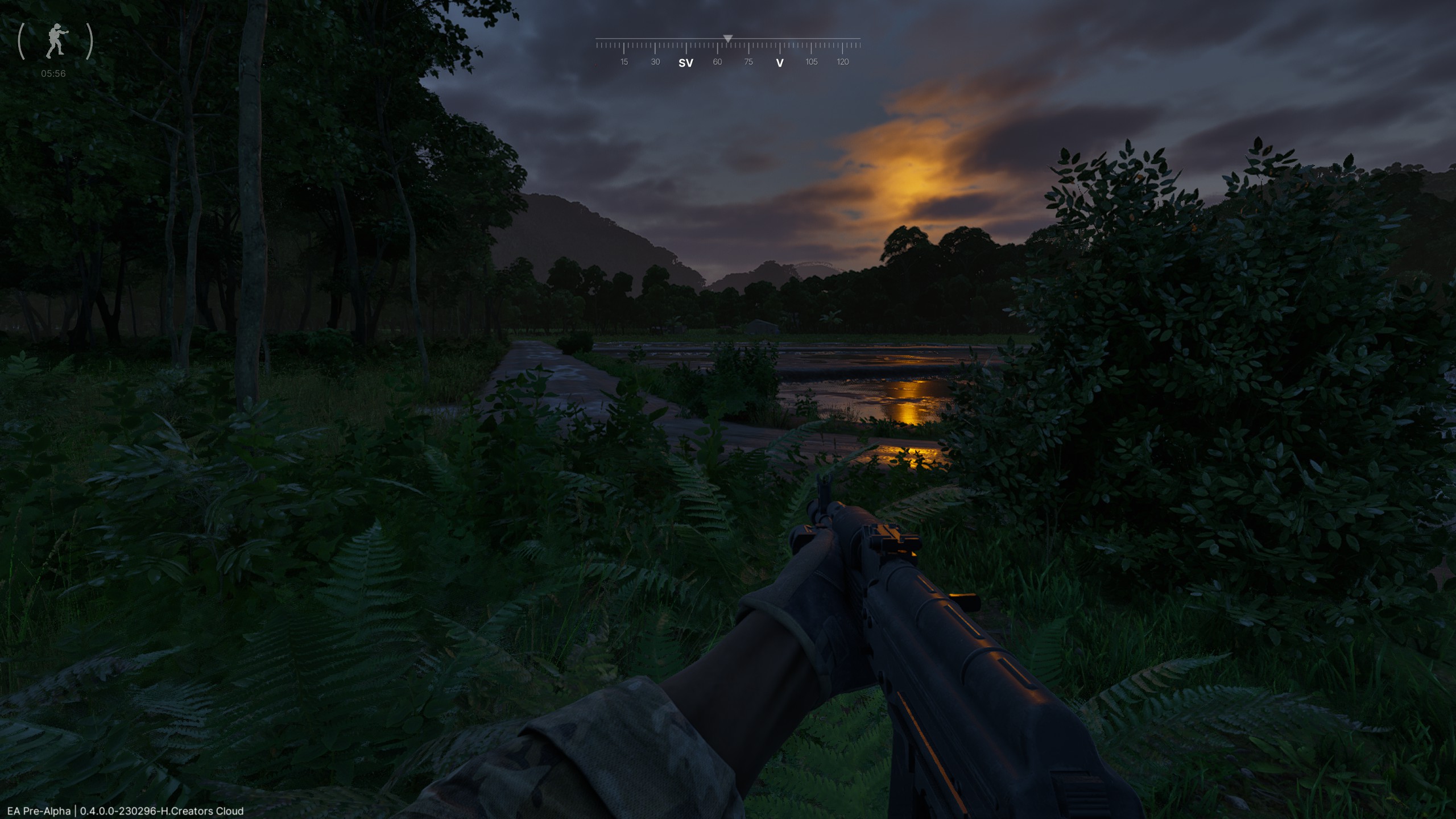
Task: Select the SV cardinal marker on compass
Action: point(687,61)
